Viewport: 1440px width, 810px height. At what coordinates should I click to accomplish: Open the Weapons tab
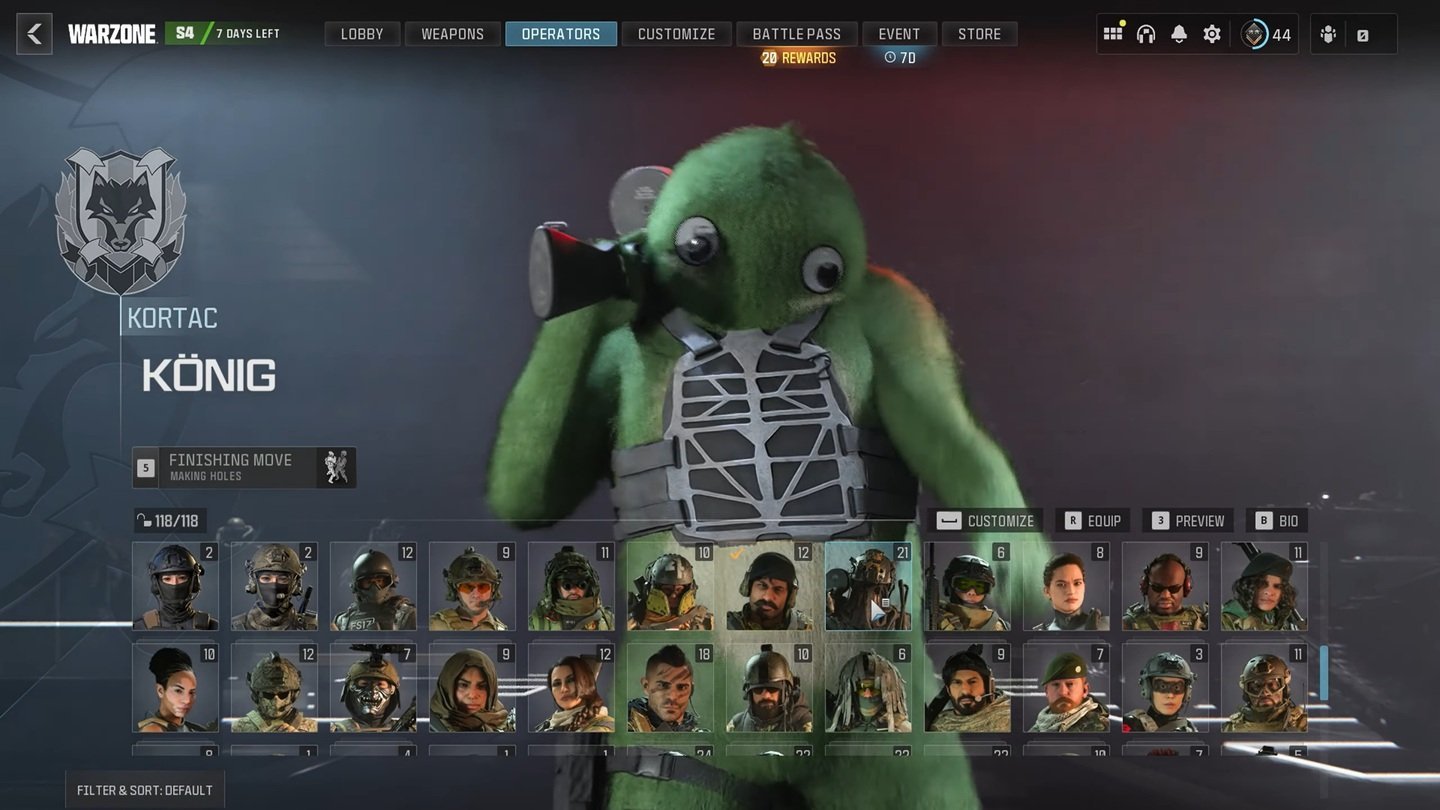tap(452, 34)
